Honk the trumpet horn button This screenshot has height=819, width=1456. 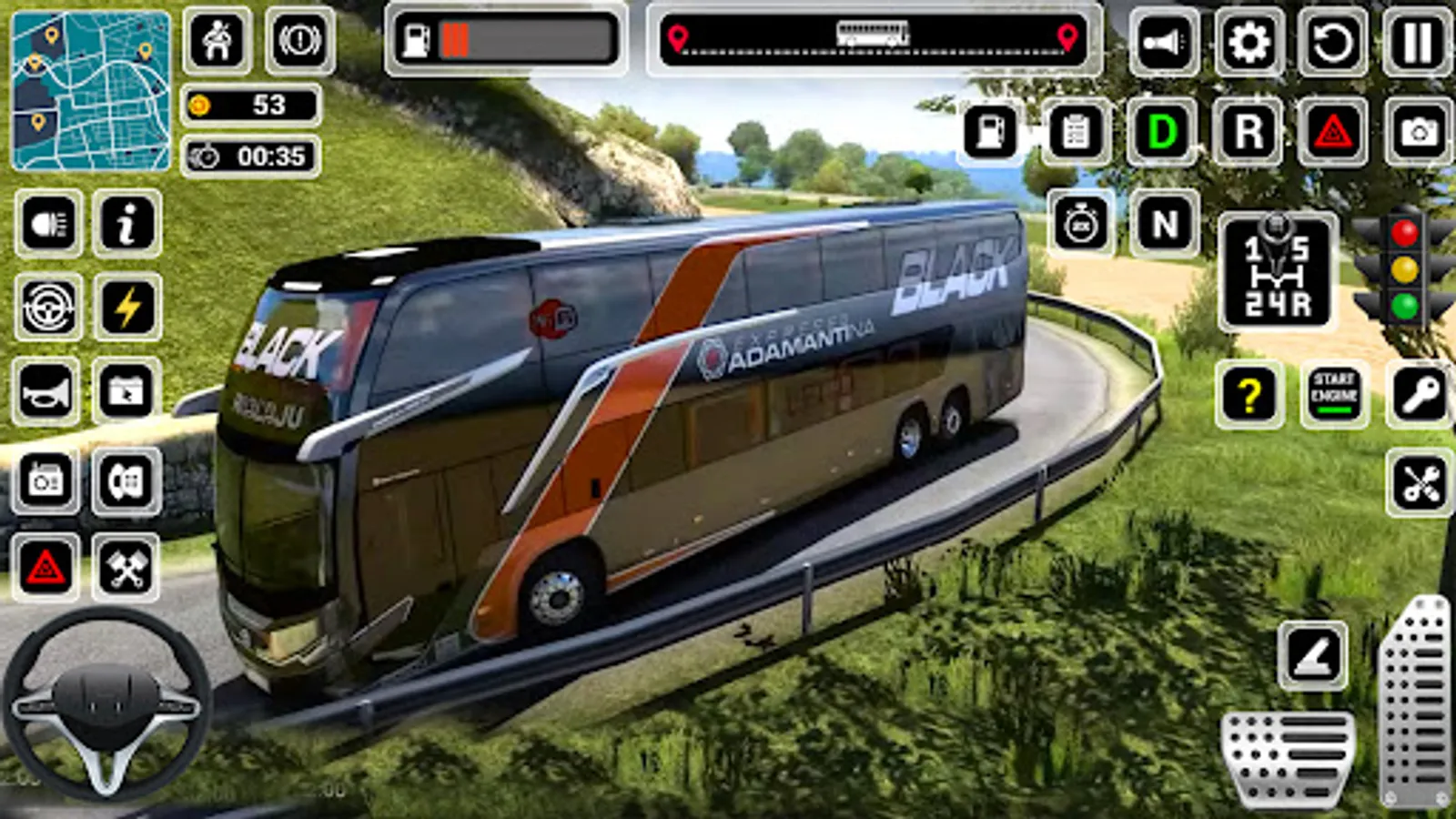tap(45, 393)
